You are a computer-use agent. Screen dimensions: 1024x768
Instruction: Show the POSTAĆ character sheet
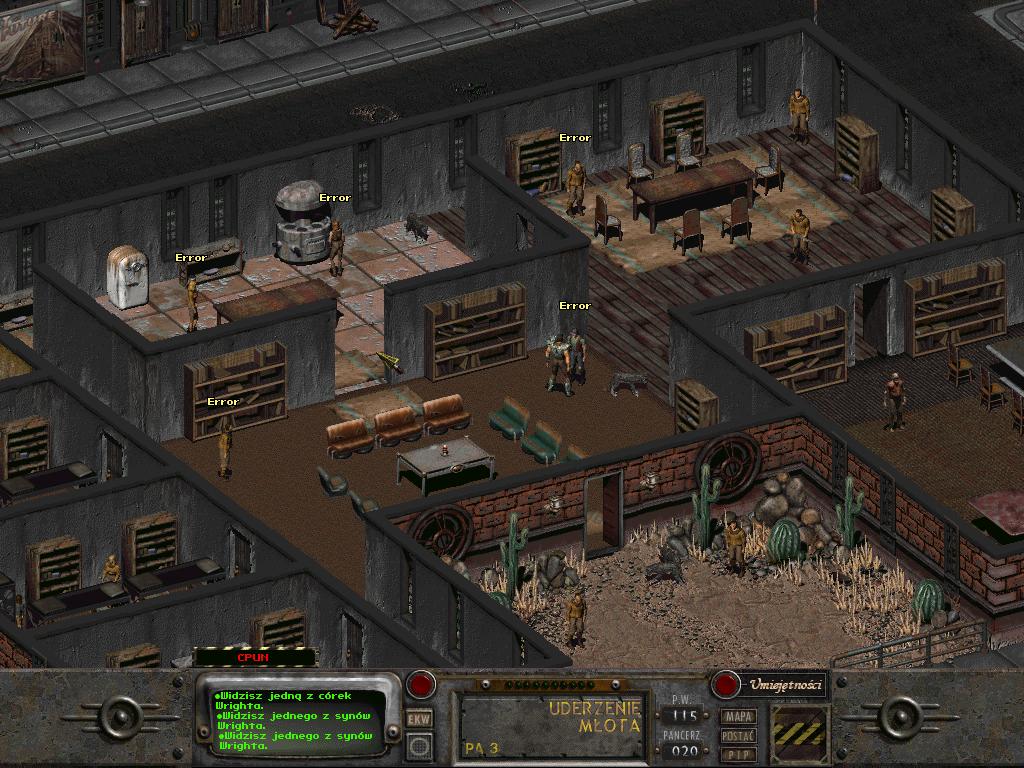click(x=739, y=735)
